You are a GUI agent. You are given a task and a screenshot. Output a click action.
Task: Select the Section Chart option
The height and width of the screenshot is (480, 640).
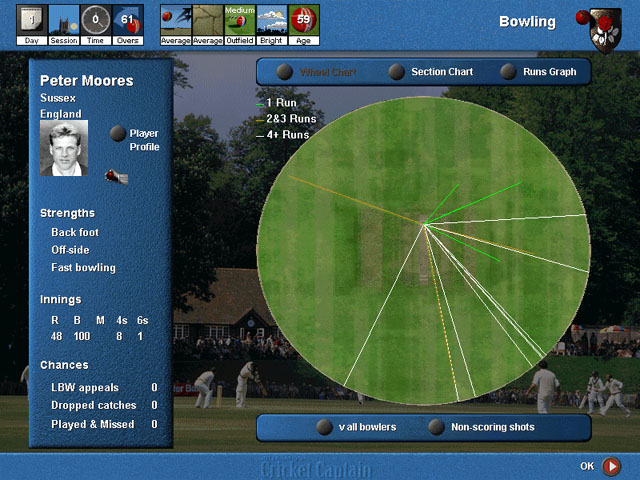click(397, 72)
